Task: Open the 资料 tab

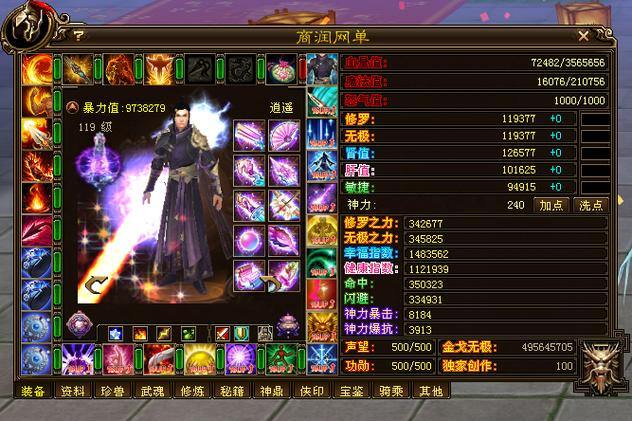Action: click(x=73, y=391)
